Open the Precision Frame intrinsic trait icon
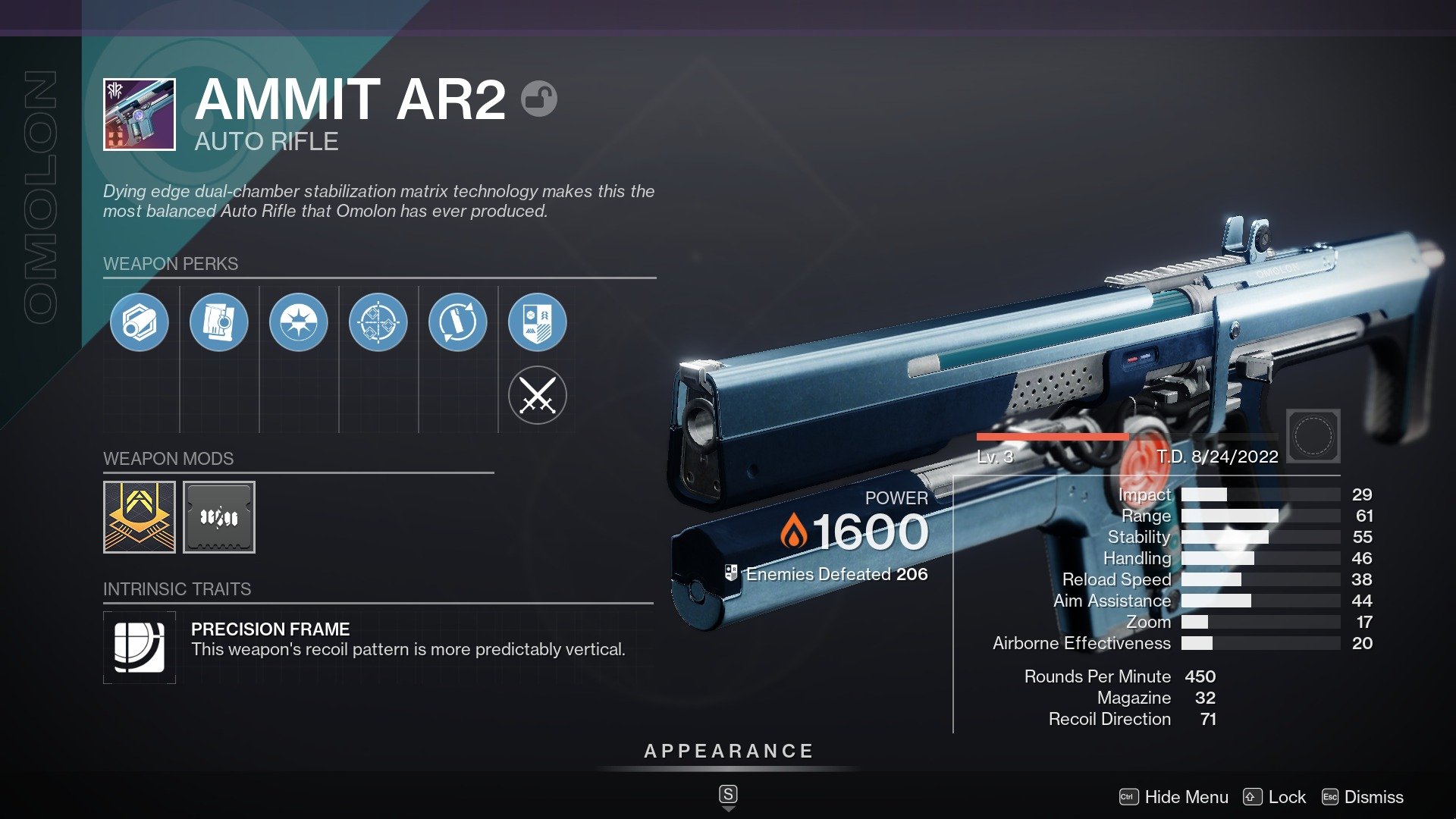The width and height of the screenshot is (1456, 819). [x=139, y=647]
